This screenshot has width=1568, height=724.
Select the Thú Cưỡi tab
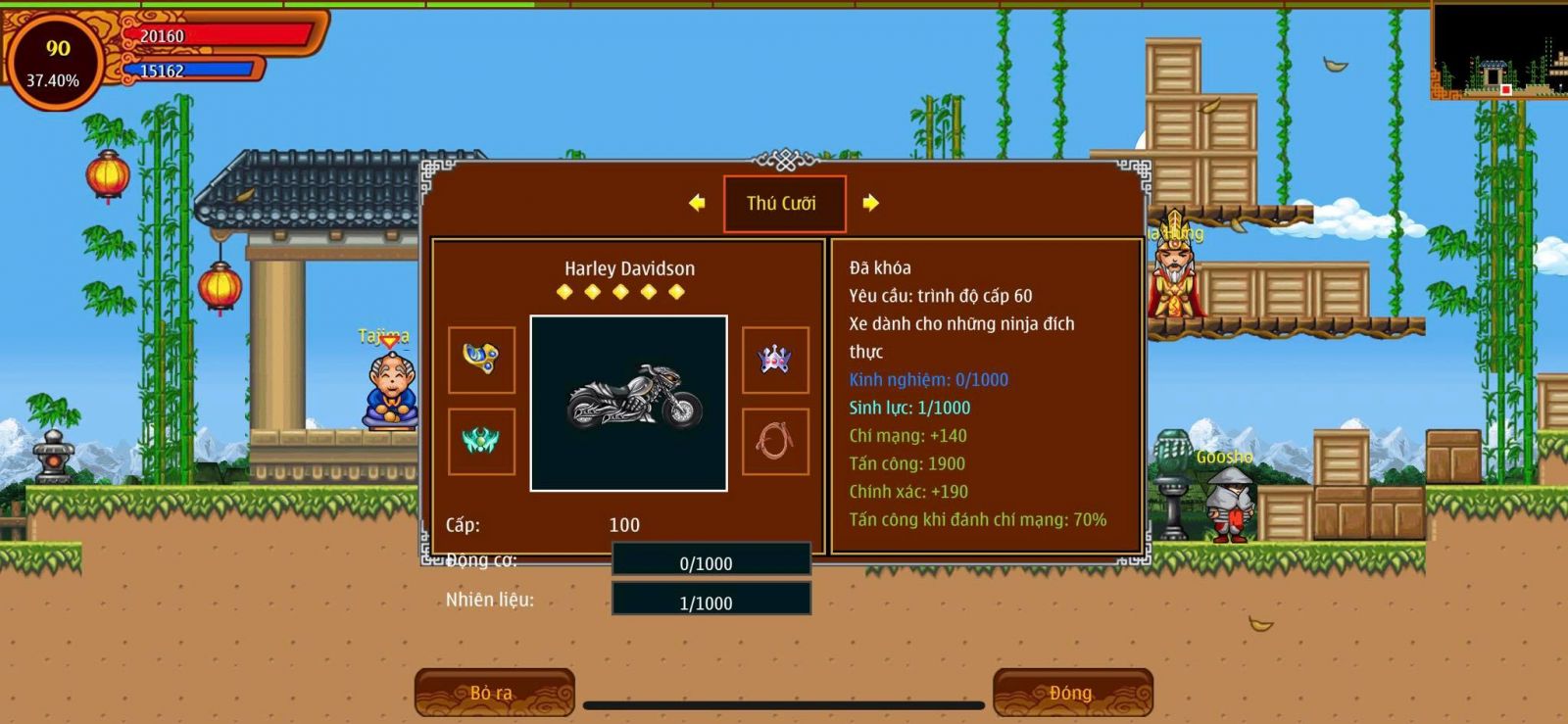tap(784, 204)
